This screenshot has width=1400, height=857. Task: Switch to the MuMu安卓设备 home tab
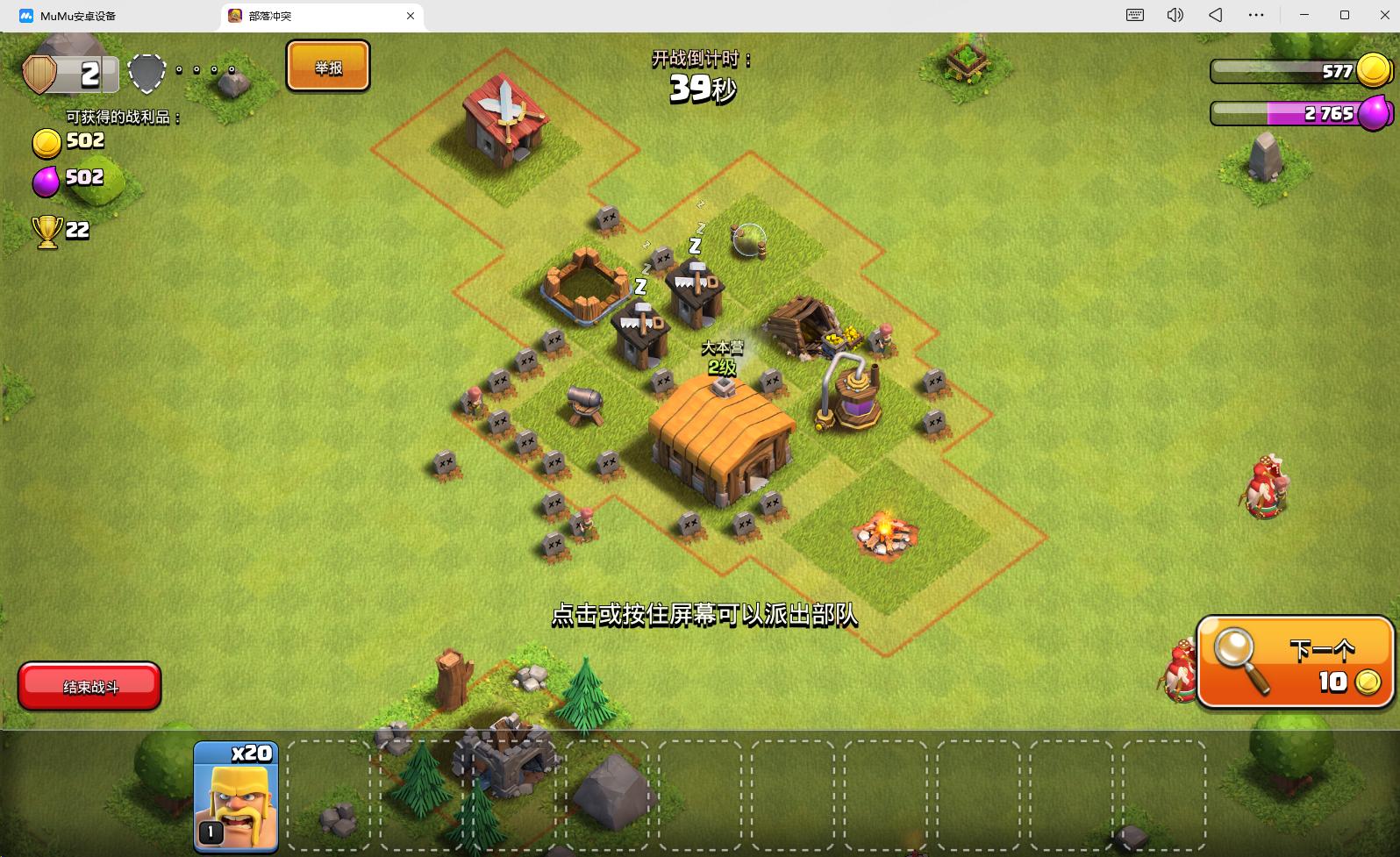tap(77, 16)
